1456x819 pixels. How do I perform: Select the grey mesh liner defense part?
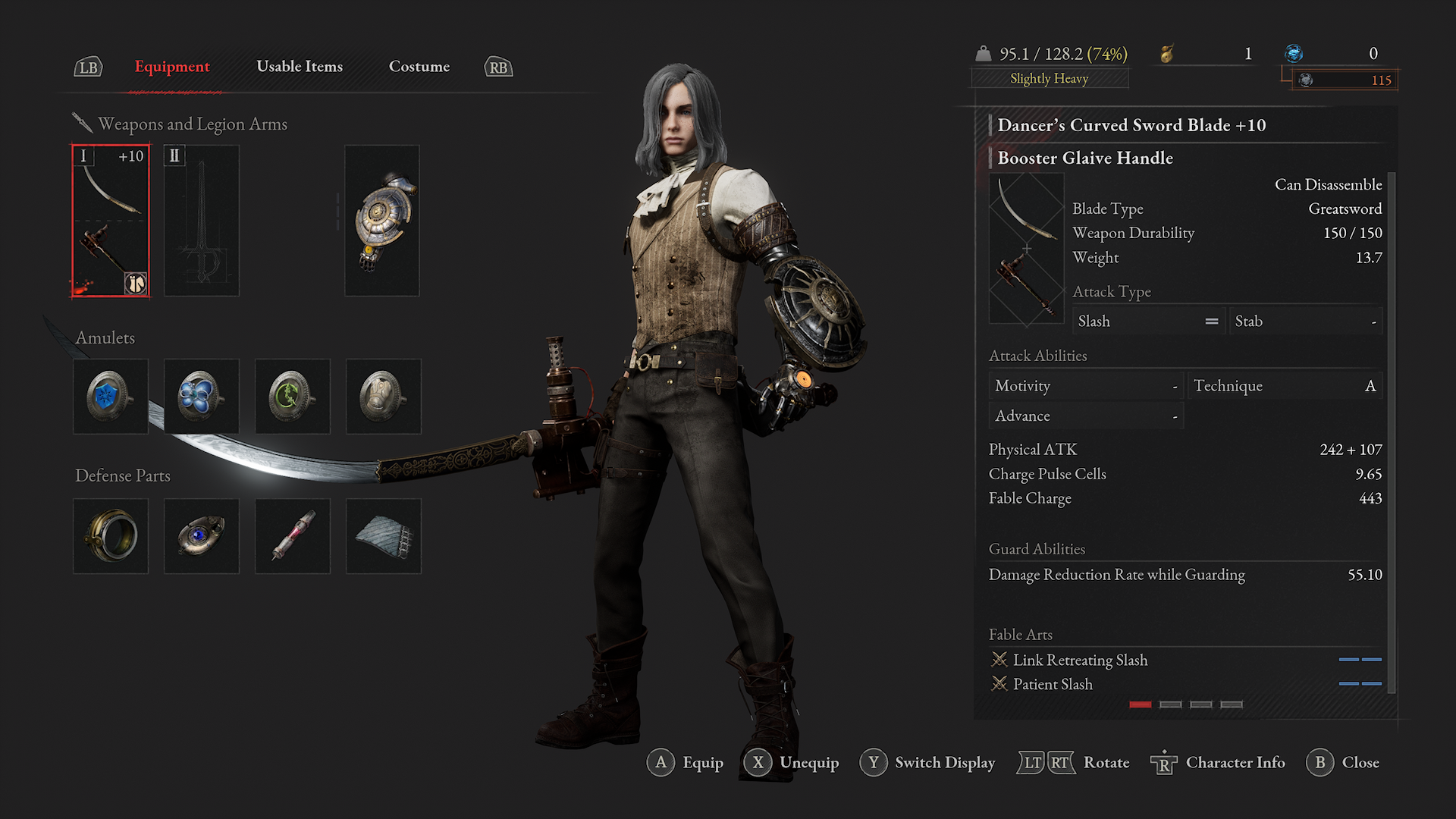tap(384, 536)
